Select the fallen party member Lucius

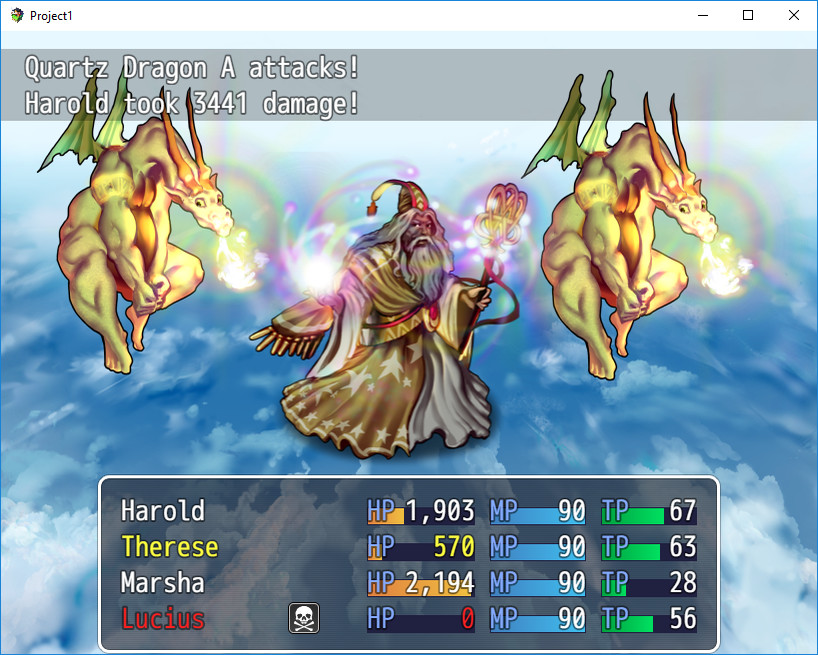click(163, 619)
